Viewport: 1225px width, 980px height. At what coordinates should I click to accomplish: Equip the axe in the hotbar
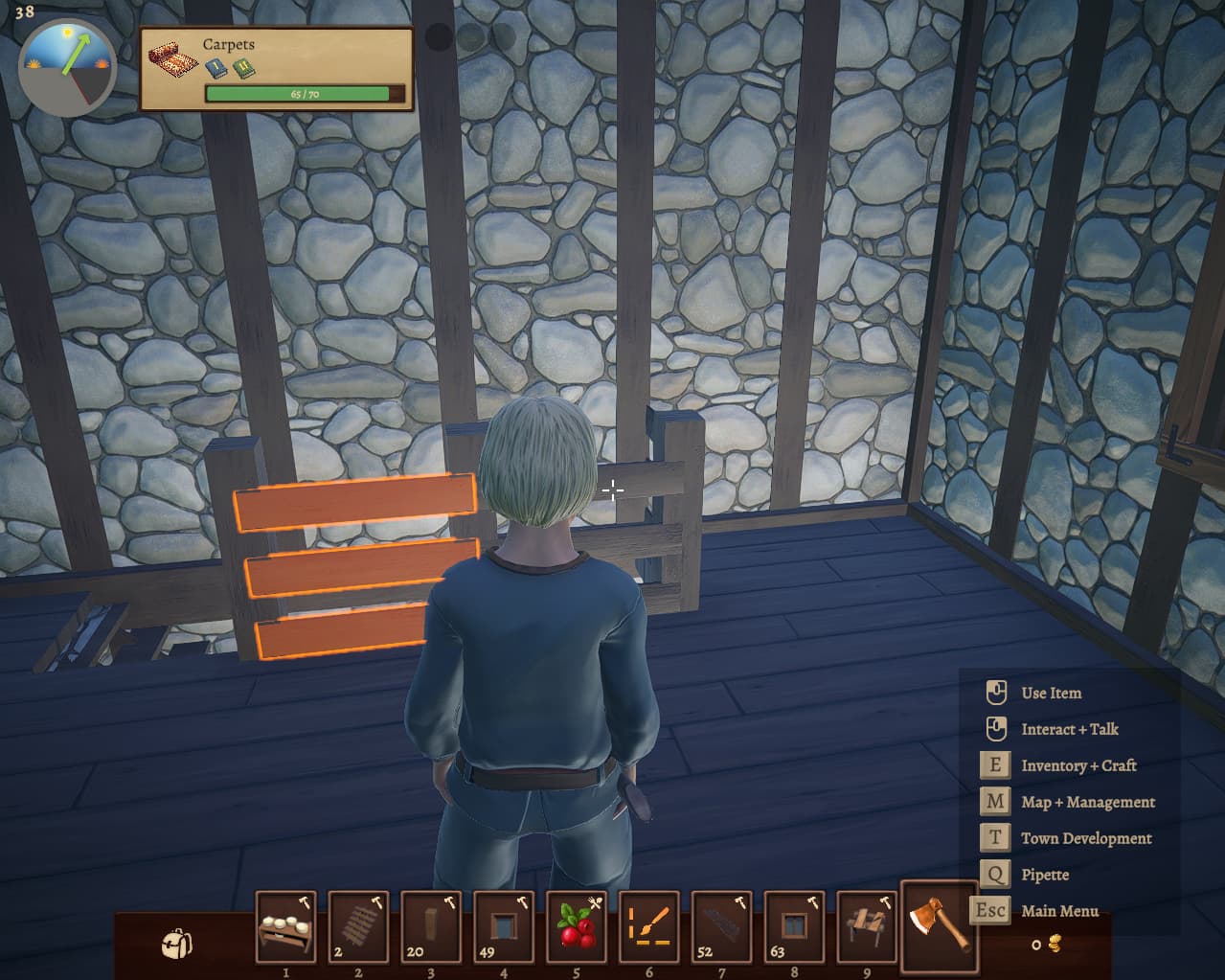click(940, 925)
